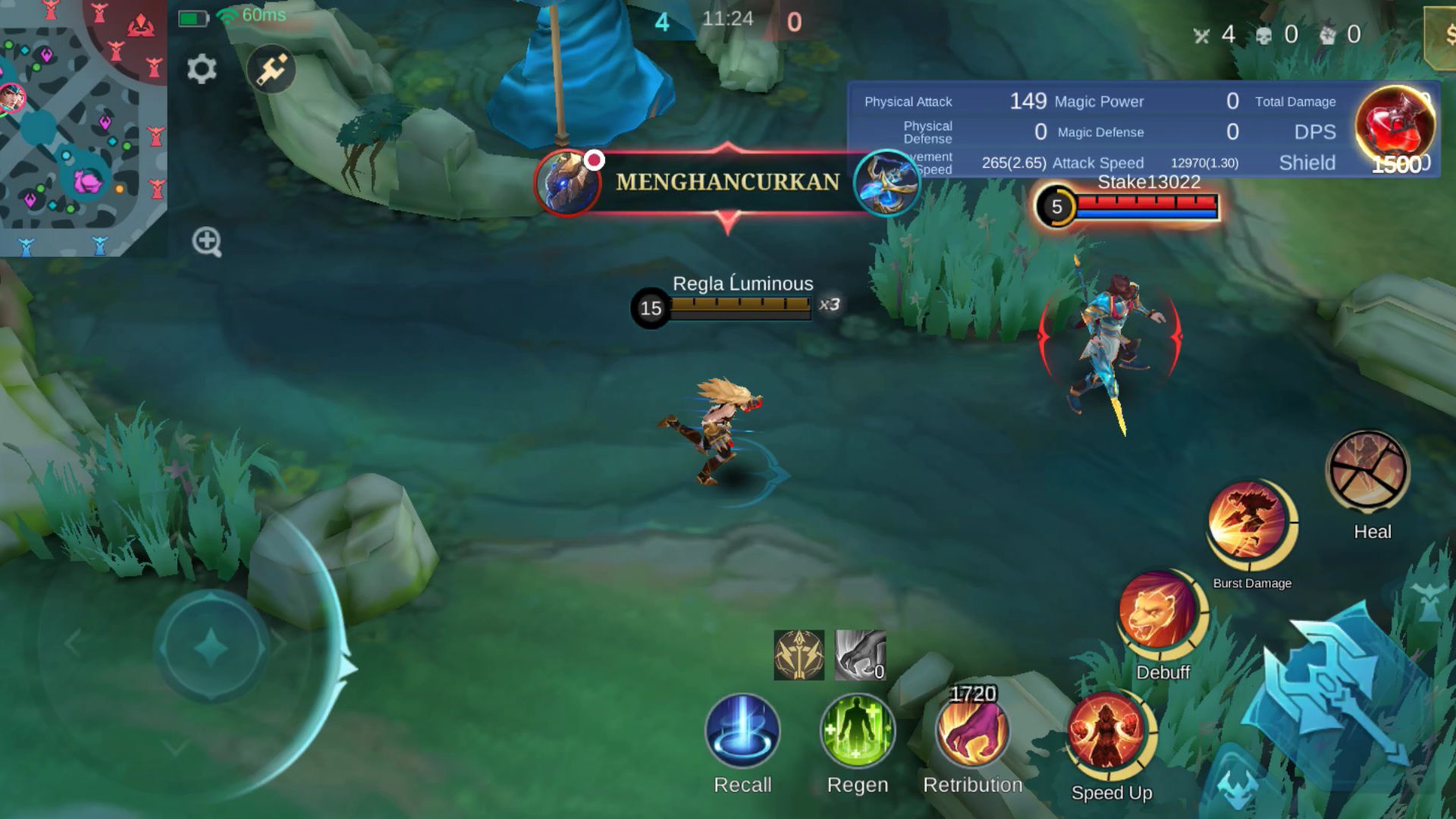Toggle the sword wrench button near settings

click(271, 69)
